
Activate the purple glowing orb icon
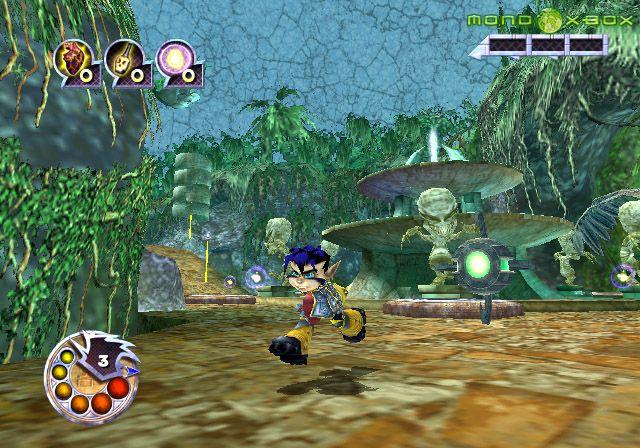point(176,58)
